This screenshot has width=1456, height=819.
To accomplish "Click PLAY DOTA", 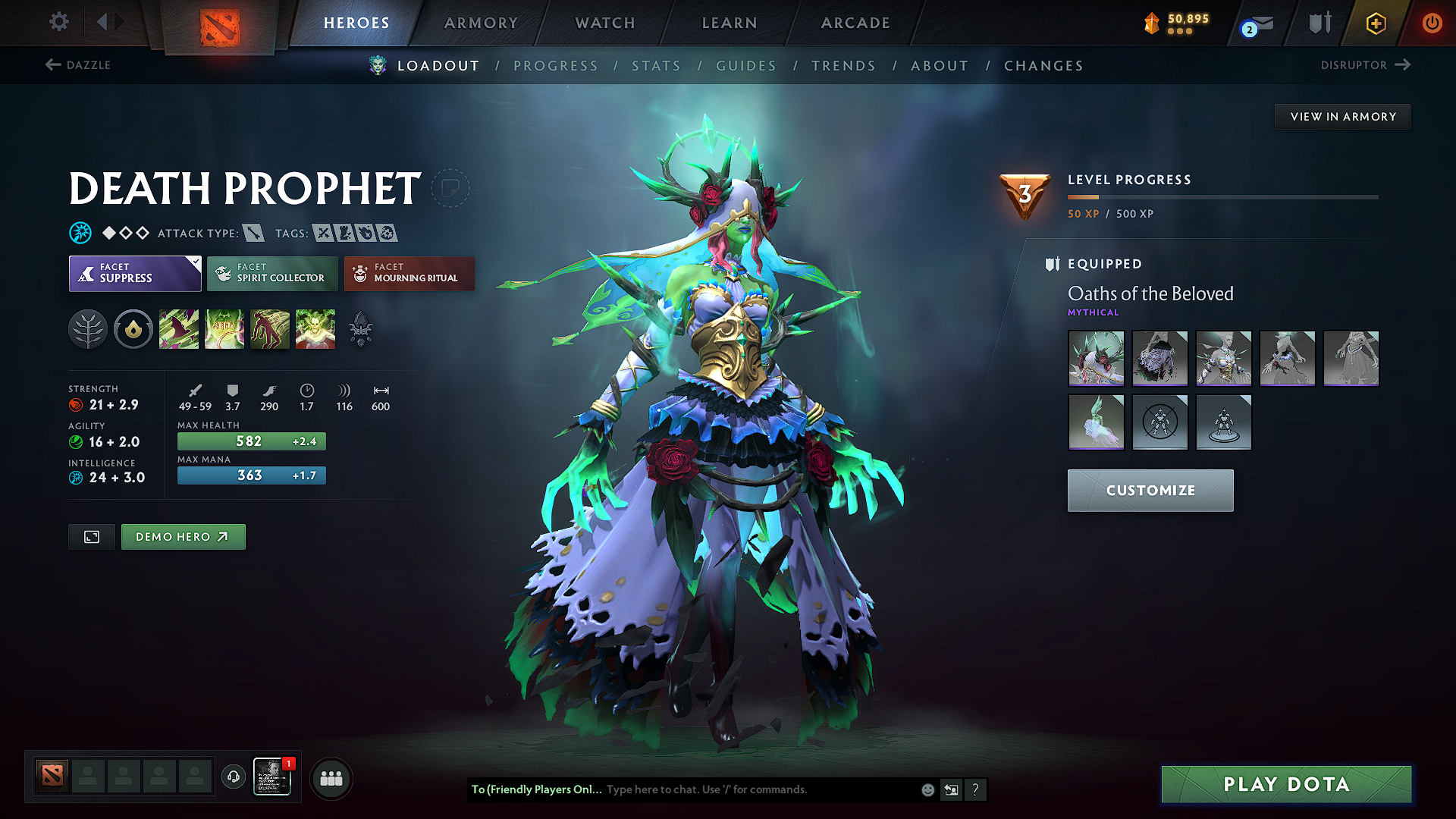I will 1285,784.
